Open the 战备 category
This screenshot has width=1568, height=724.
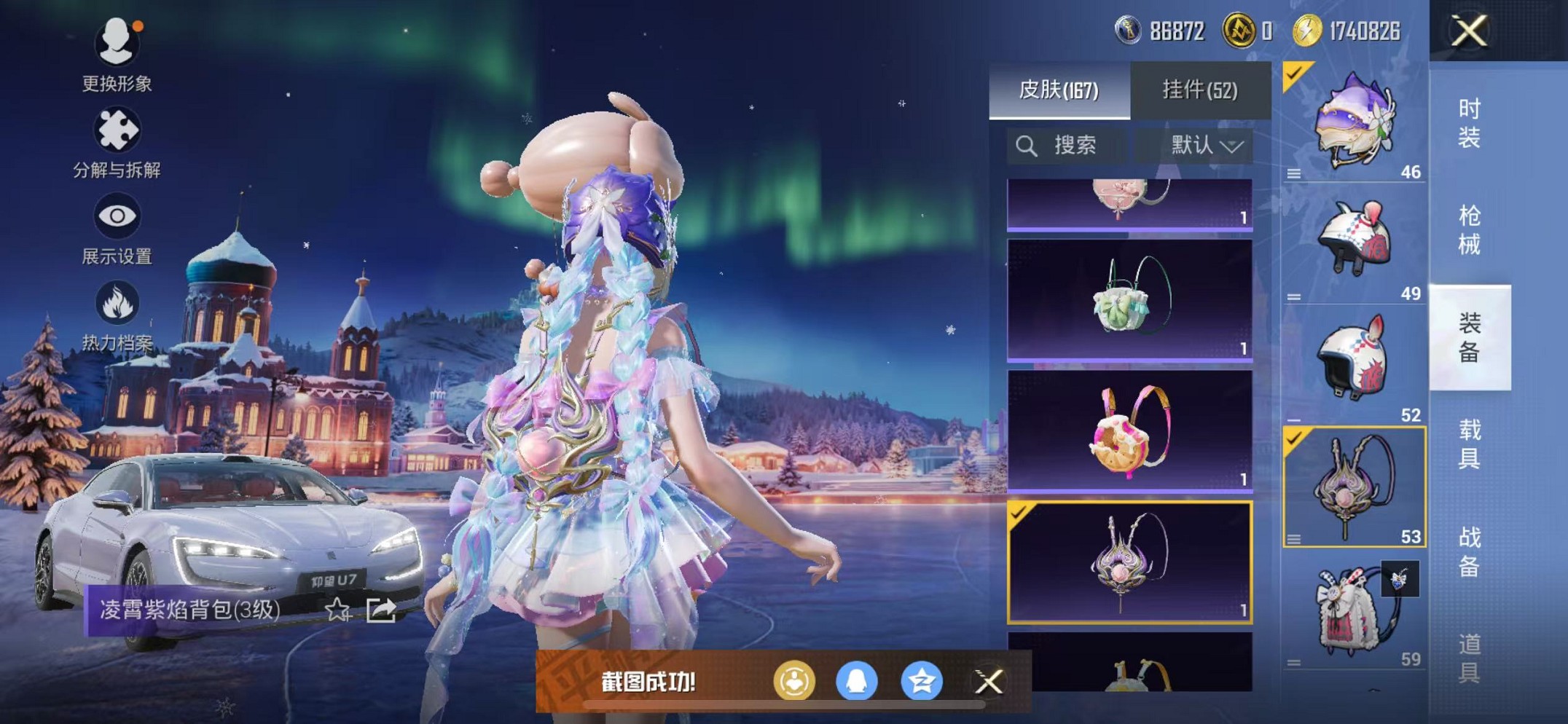tap(1469, 551)
